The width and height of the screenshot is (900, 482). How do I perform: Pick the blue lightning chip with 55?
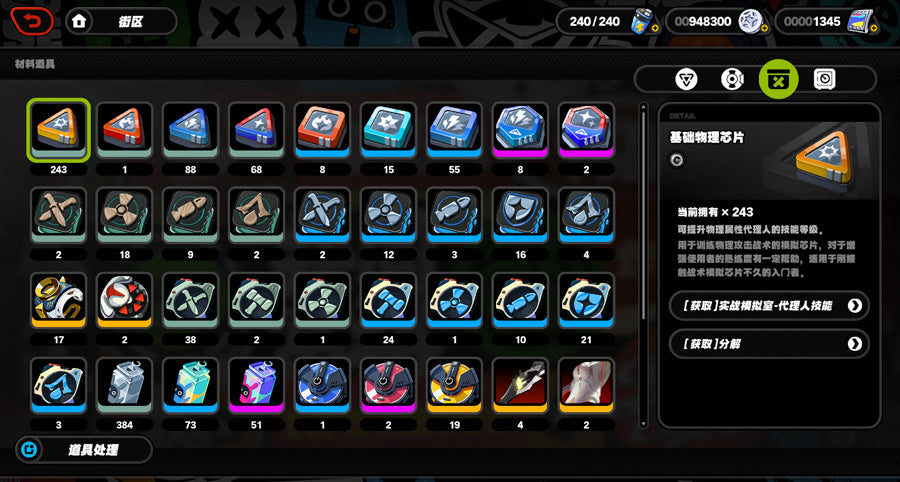pos(455,130)
